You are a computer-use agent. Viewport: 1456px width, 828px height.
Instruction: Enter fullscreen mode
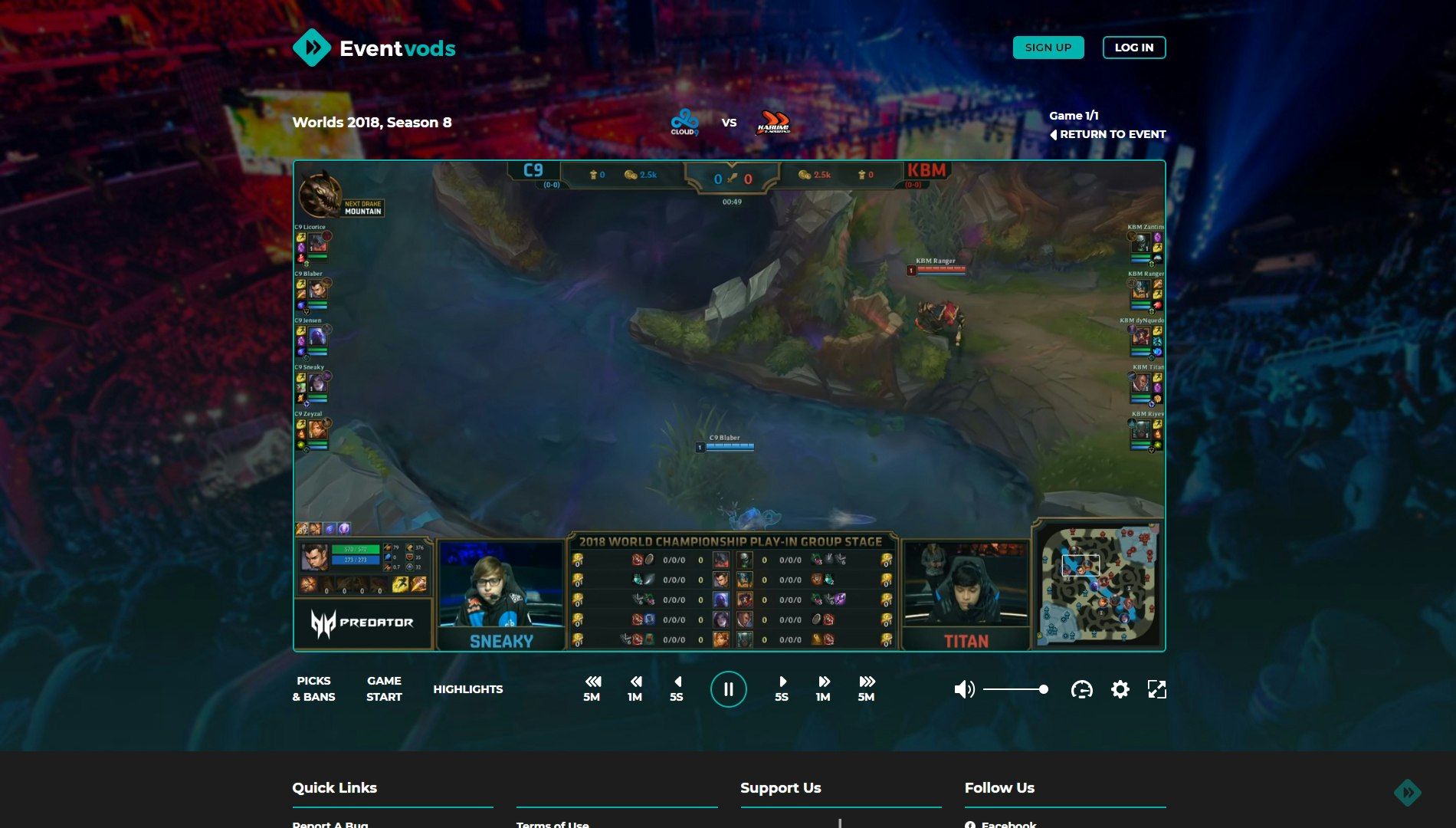tap(1158, 689)
